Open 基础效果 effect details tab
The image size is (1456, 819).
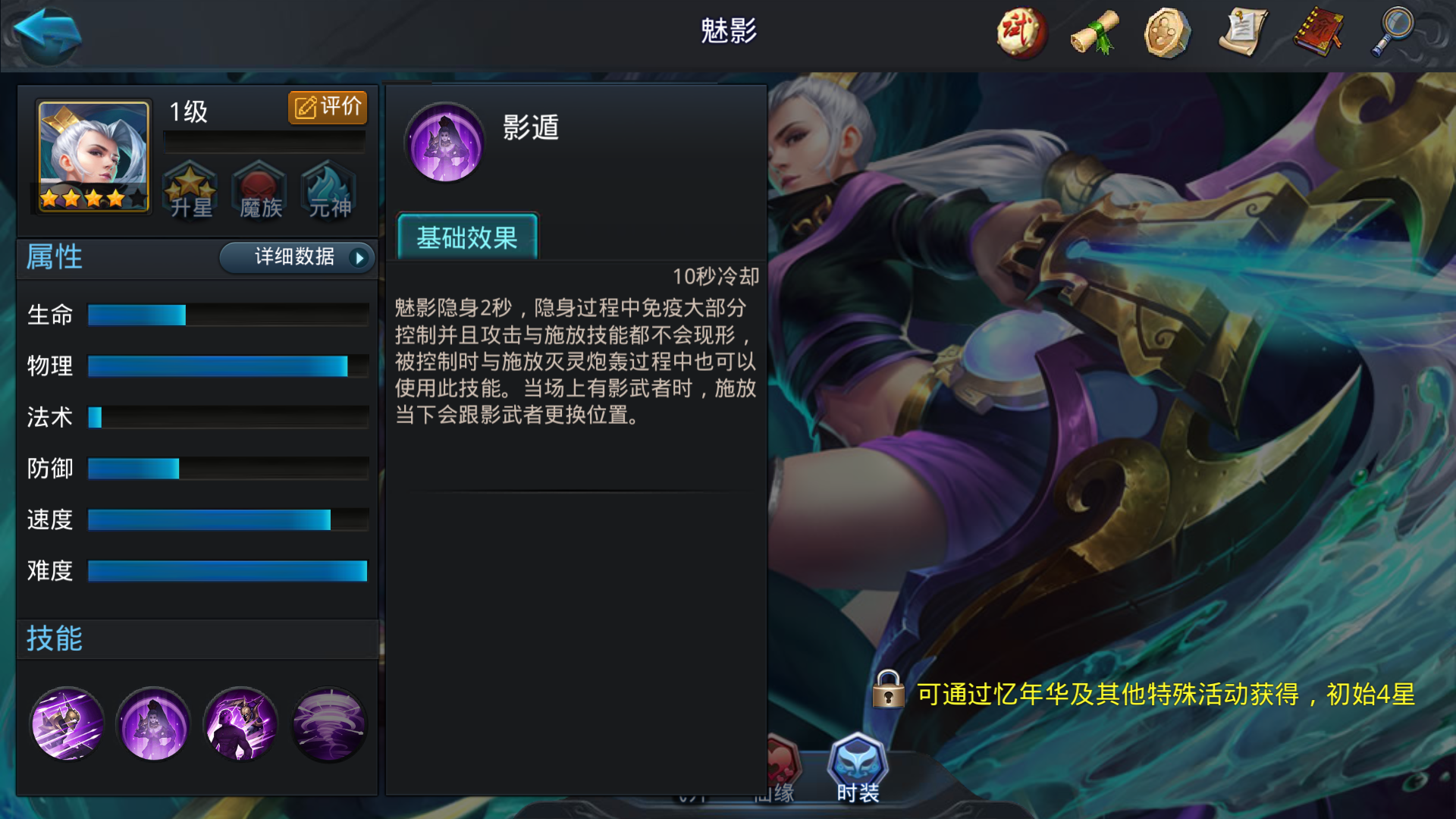pyautogui.click(x=468, y=238)
